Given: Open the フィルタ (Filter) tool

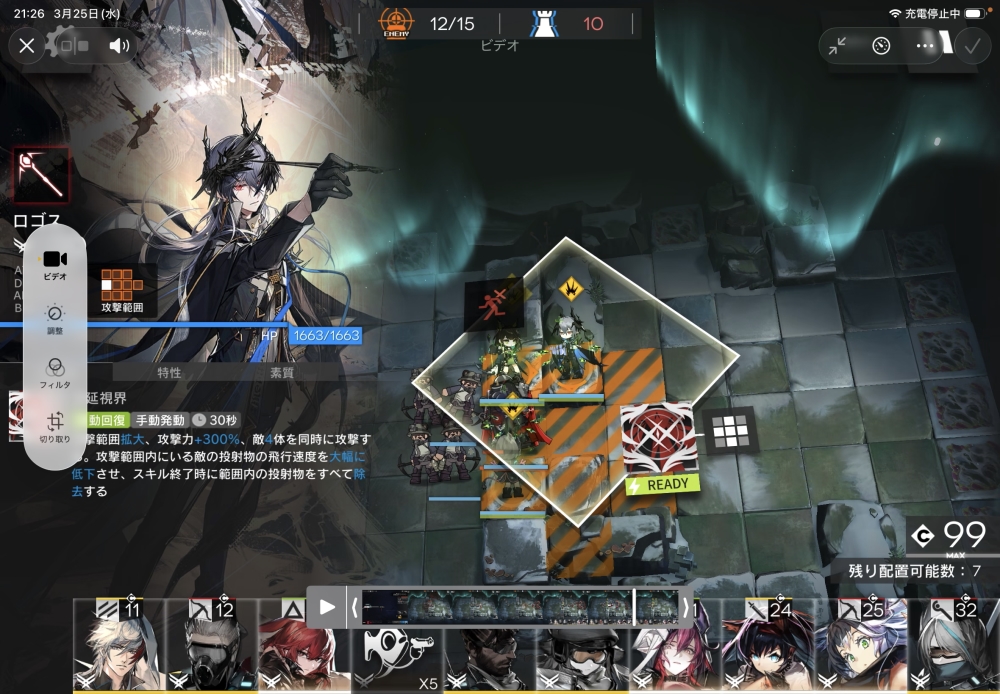Looking at the screenshot, I should 55,373.
